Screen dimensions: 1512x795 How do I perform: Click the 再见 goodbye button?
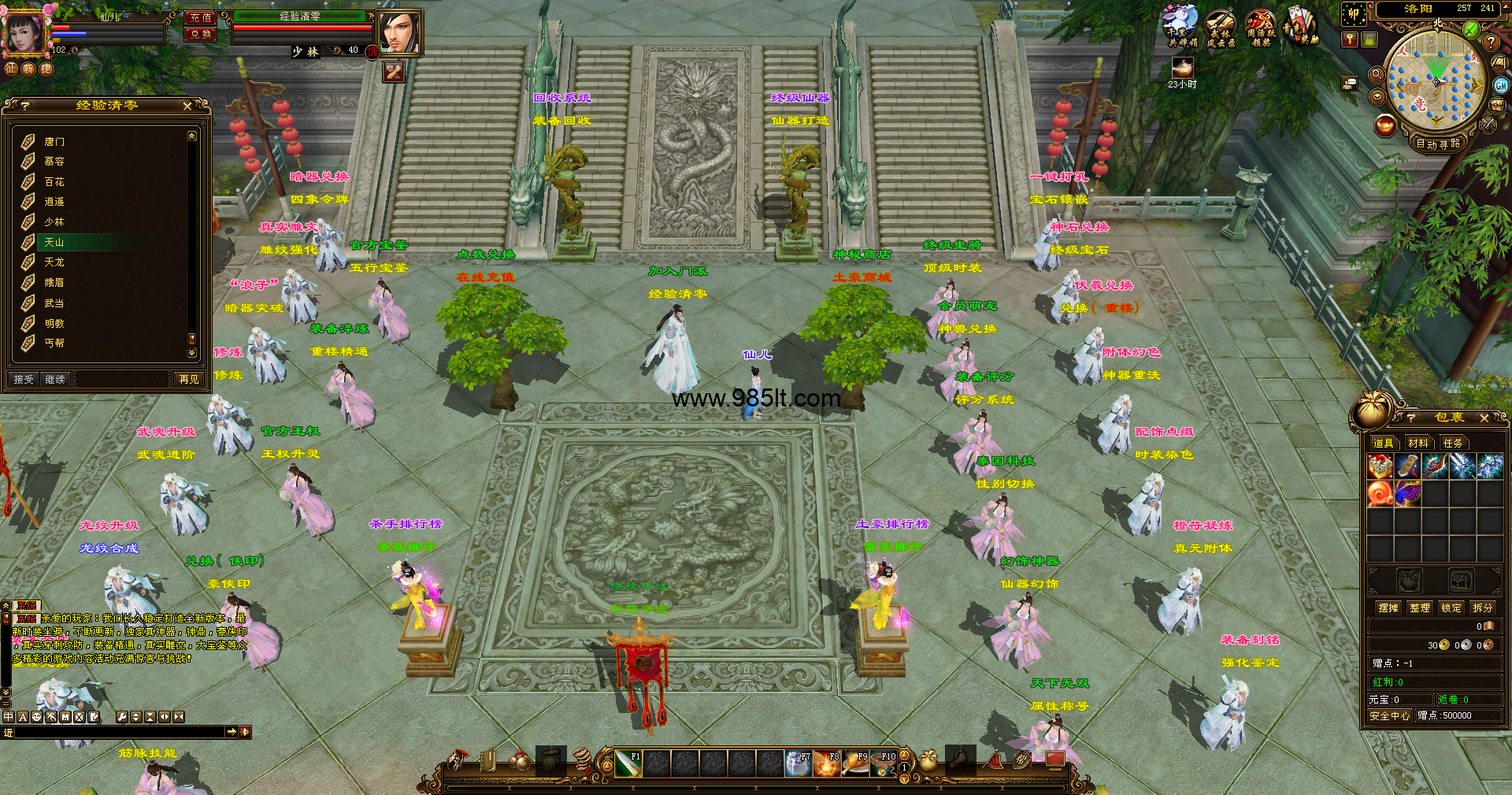[x=189, y=379]
